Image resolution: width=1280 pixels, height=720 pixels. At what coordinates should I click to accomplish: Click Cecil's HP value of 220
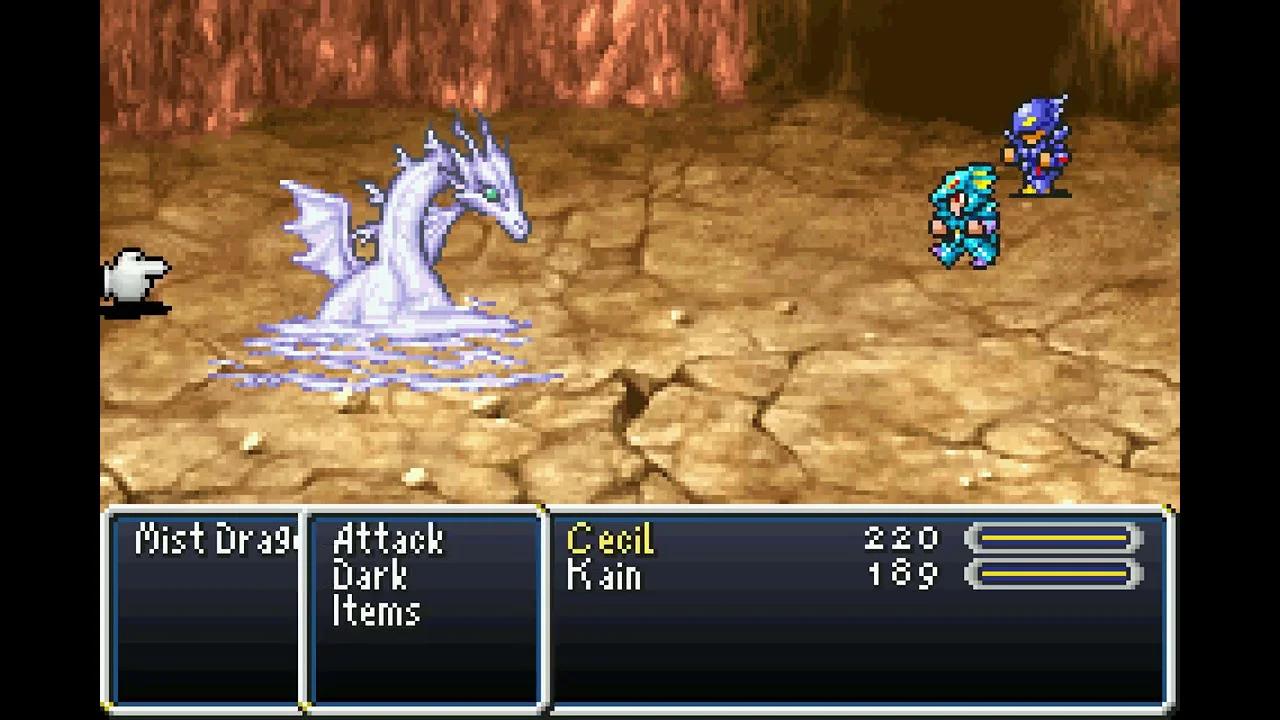click(x=901, y=540)
